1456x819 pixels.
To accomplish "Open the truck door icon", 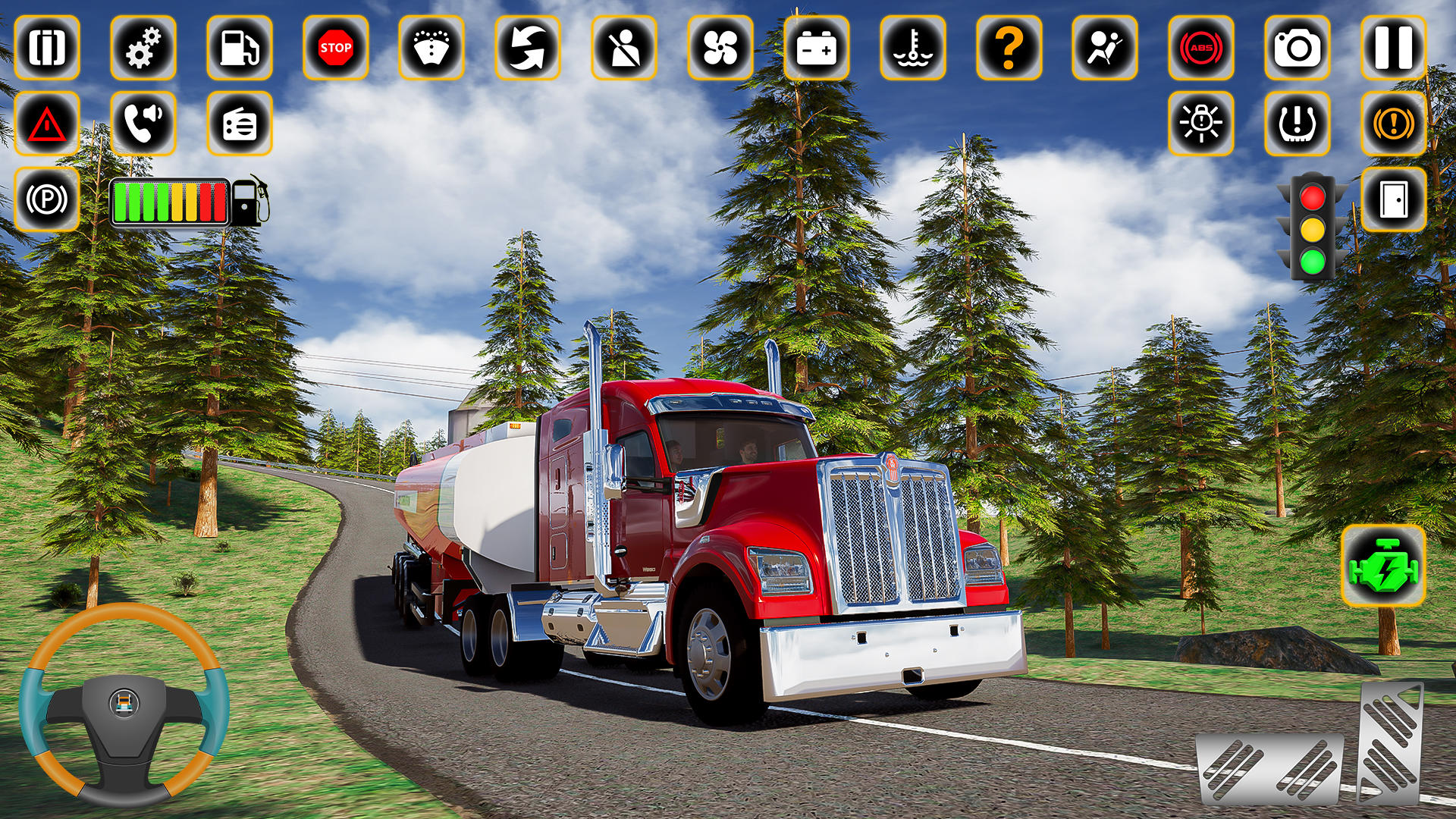I will 1393,199.
